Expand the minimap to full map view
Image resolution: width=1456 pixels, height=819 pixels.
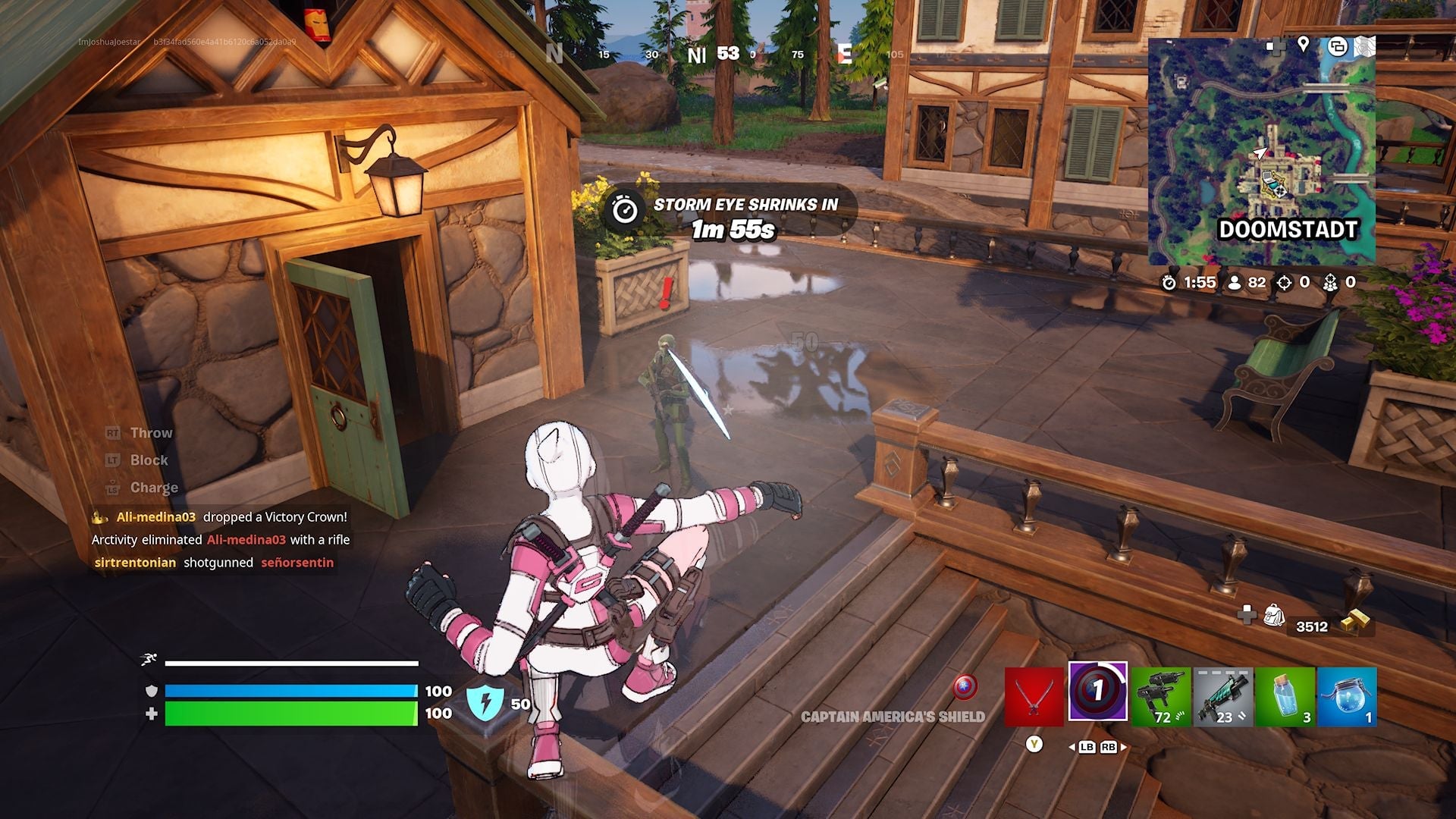[1365, 44]
